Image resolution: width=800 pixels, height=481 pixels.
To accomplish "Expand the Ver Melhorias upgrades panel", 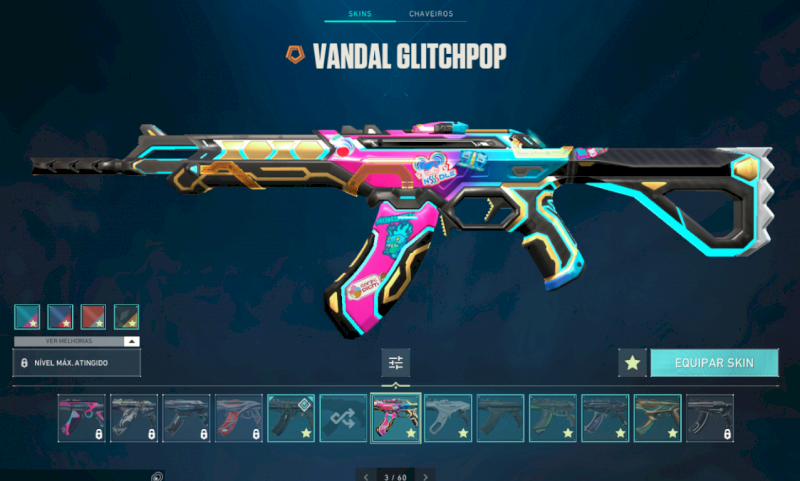I will 77,341.
